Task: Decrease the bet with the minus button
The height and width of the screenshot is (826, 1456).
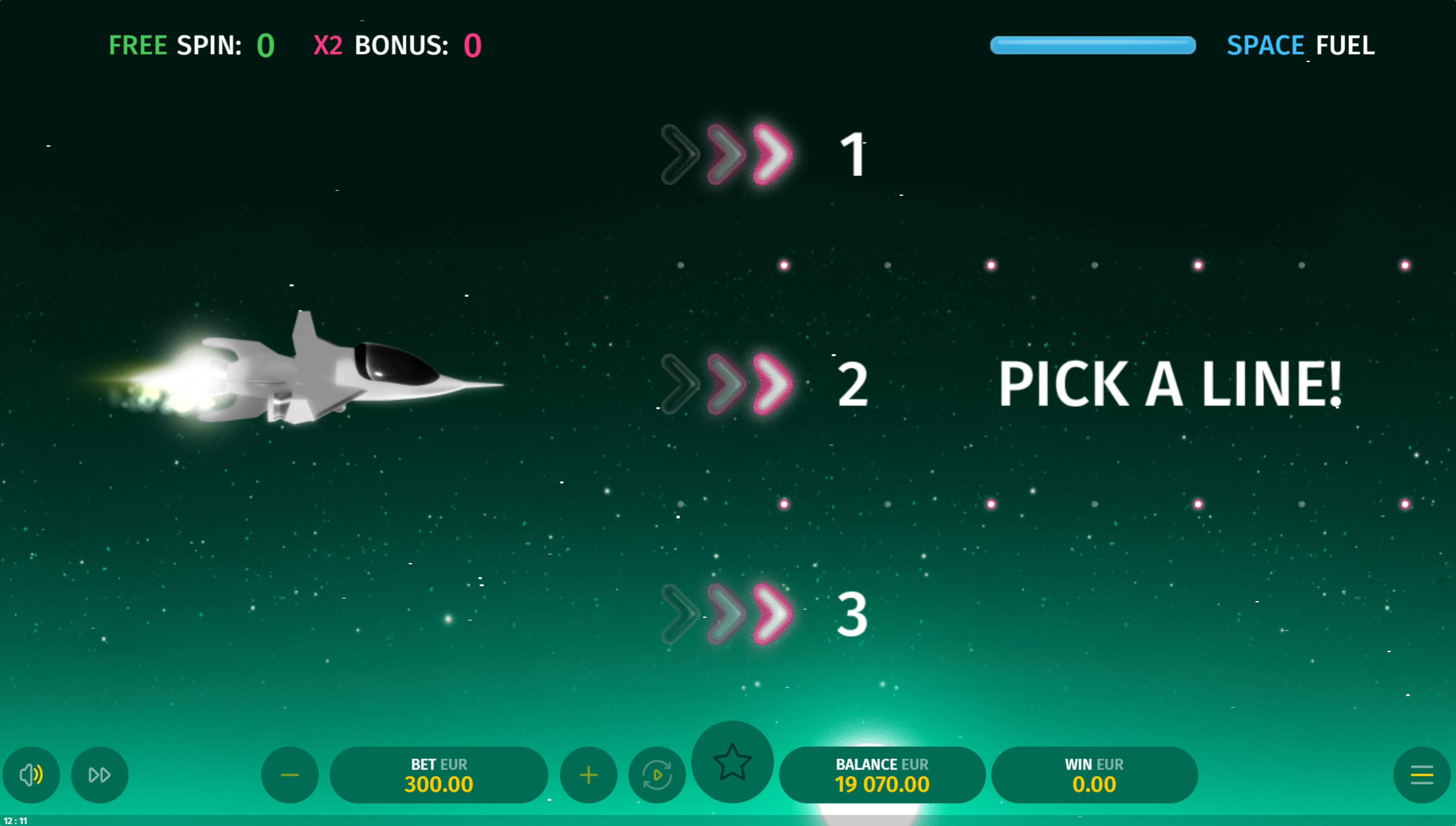Action: [x=290, y=774]
